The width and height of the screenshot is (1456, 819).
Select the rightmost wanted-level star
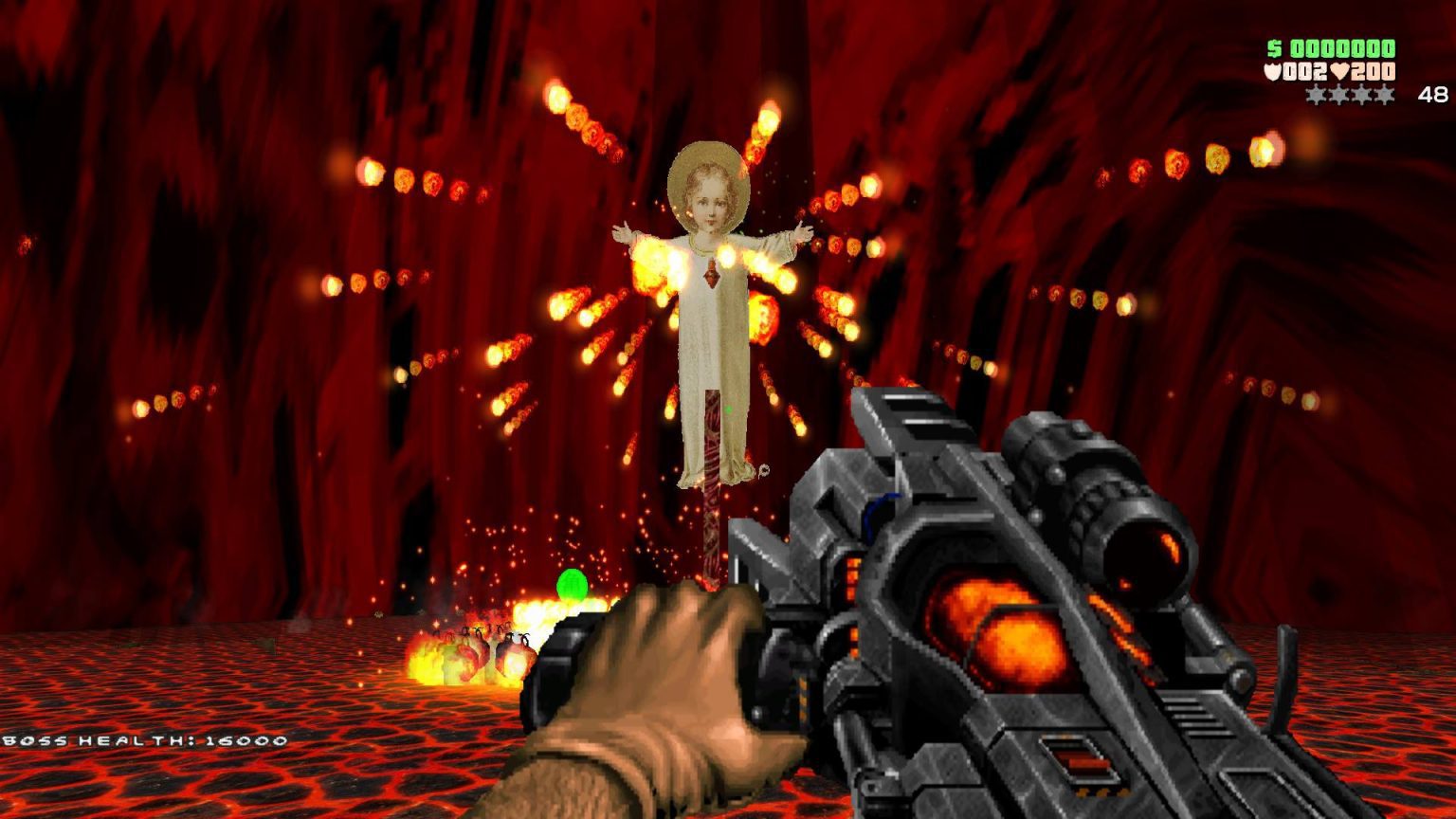click(1383, 95)
